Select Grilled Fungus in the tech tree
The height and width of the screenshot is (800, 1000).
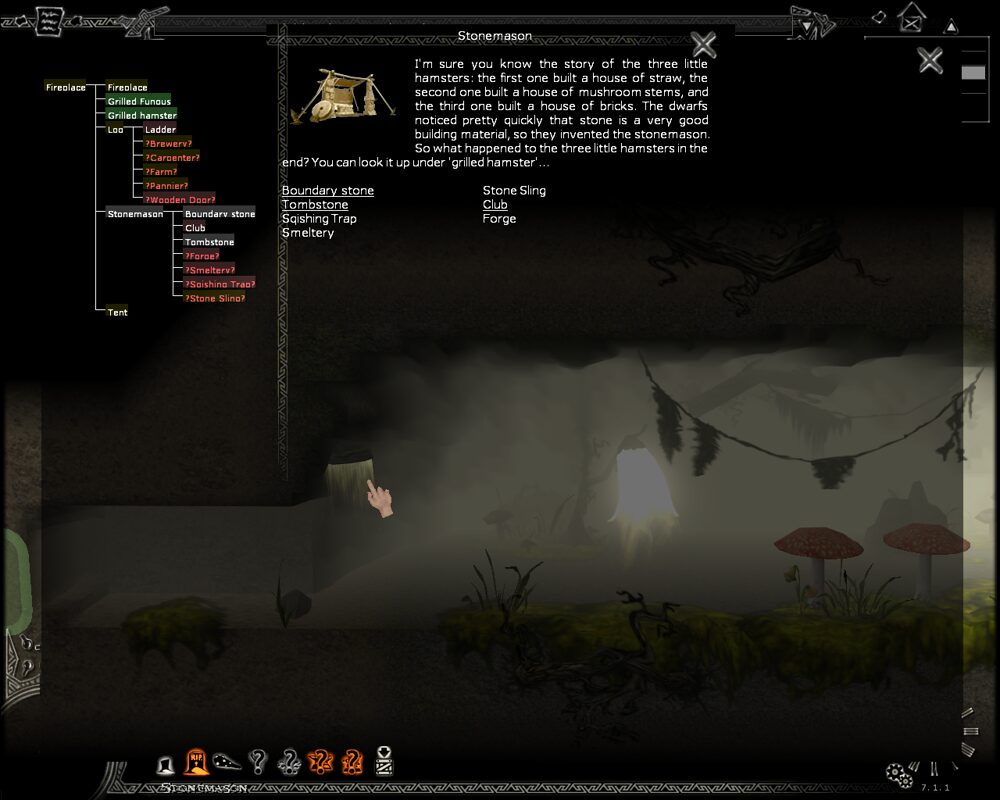139,102
